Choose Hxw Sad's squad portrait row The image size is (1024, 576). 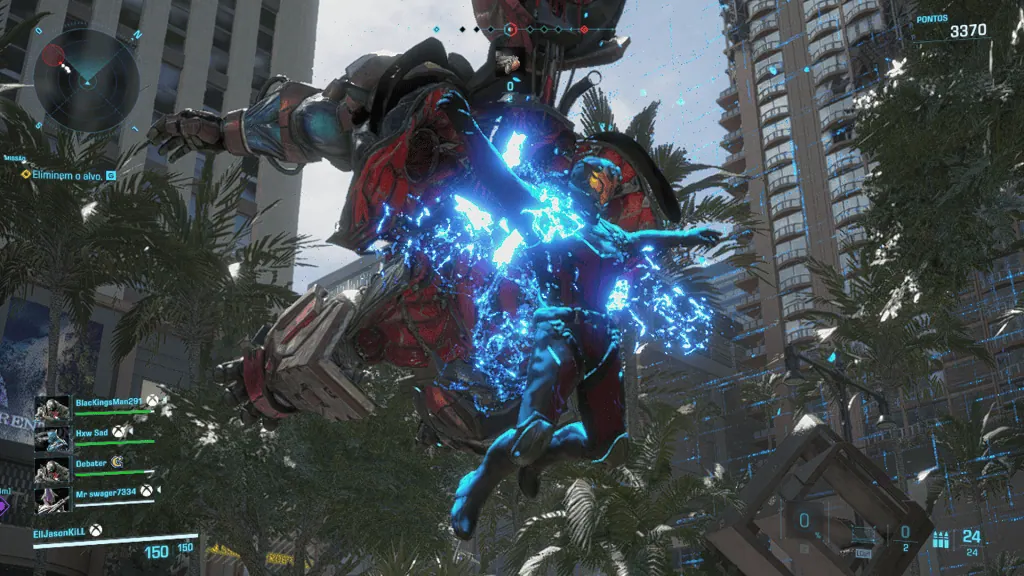point(96,432)
